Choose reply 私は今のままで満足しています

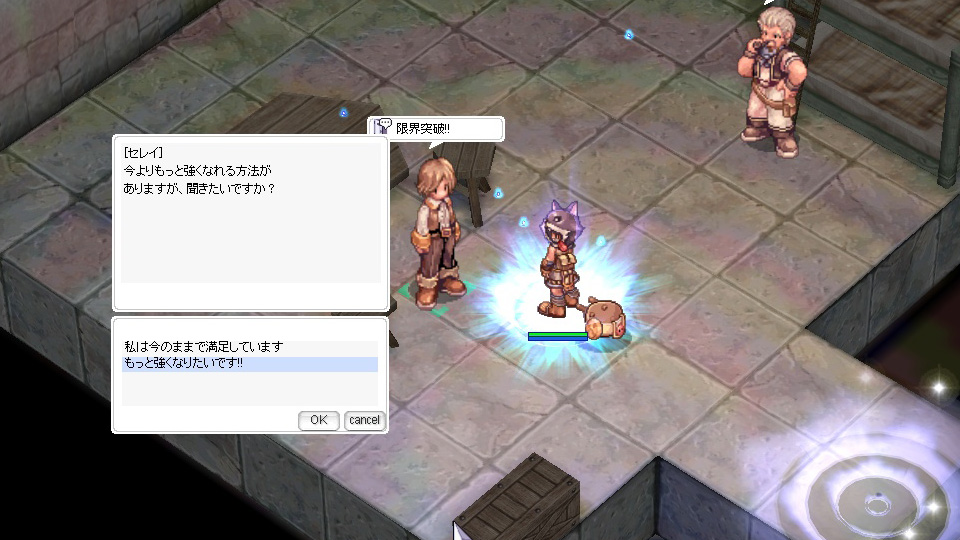204,347
